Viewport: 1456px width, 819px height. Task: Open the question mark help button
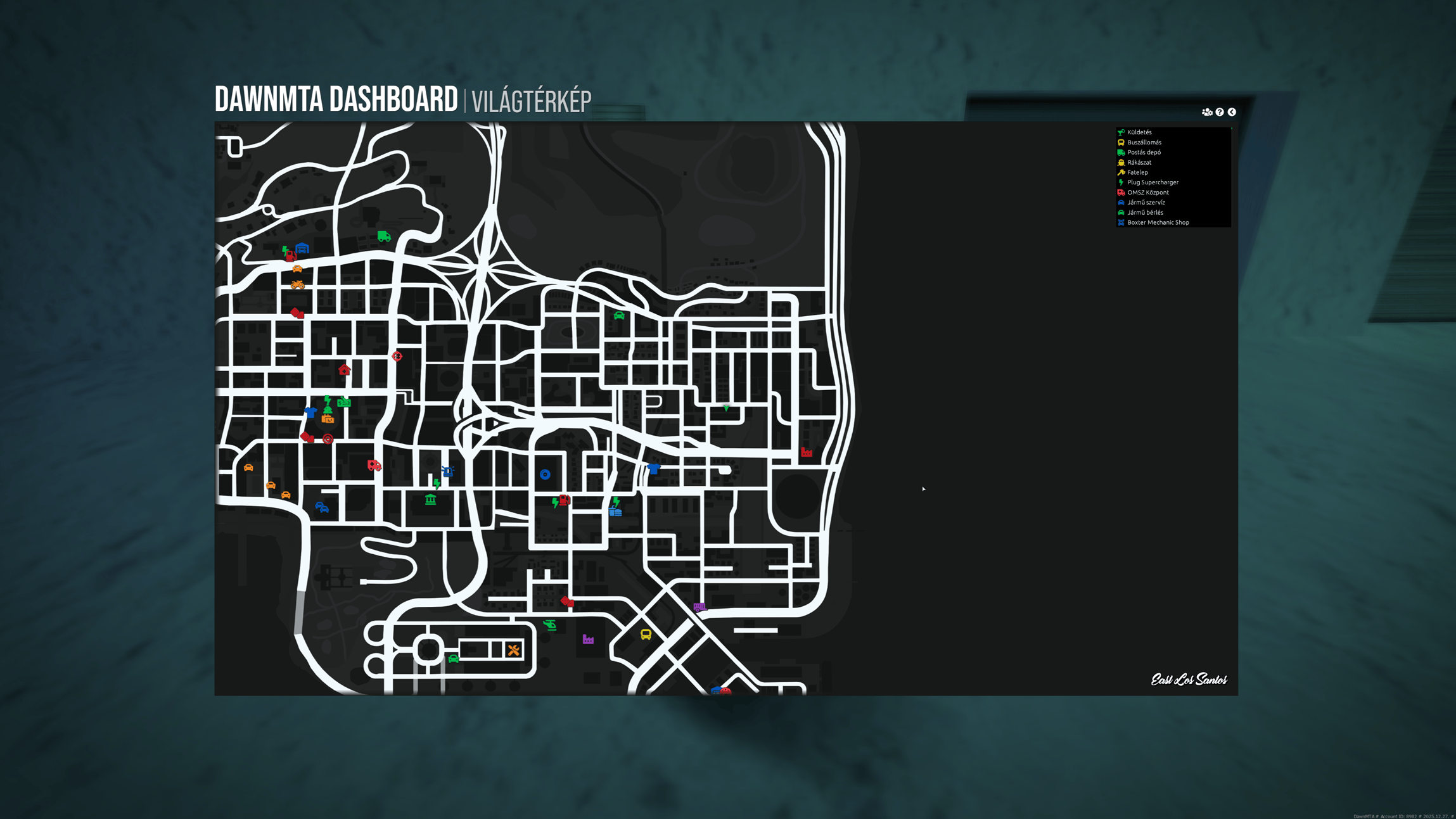click(1220, 112)
